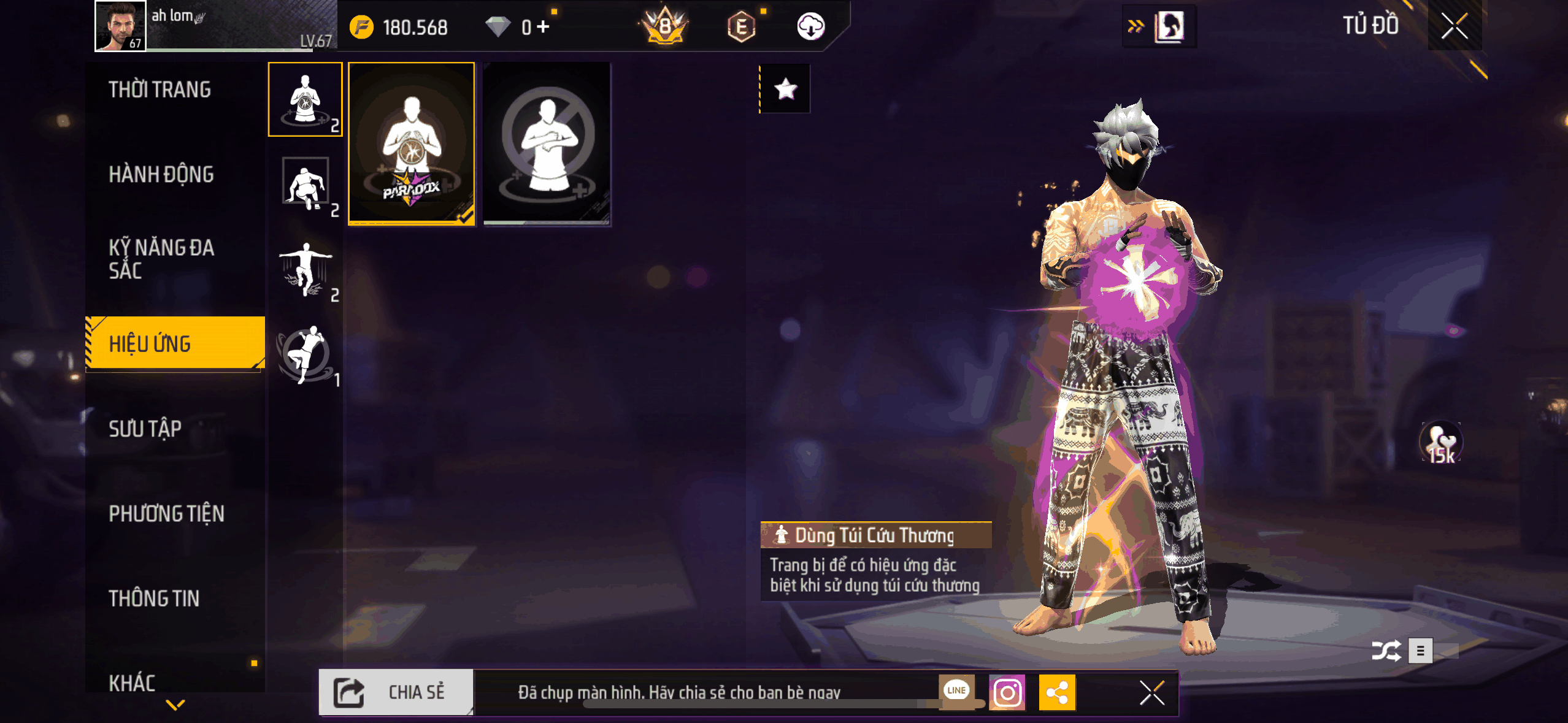The image size is (1568, 723).
Task: Select the jumping figure effect sub-category
Action: point(306,354)
